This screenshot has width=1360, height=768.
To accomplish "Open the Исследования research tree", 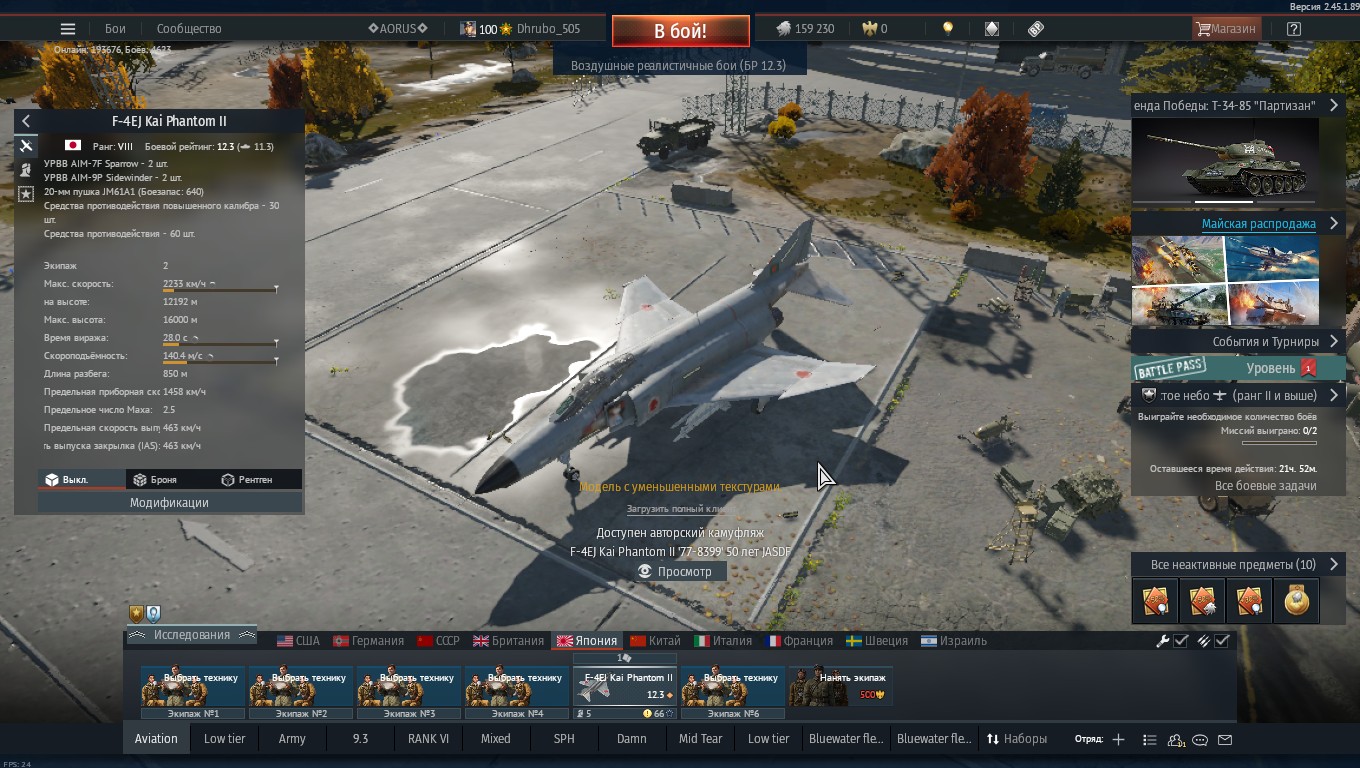I will tap(192, 635).
